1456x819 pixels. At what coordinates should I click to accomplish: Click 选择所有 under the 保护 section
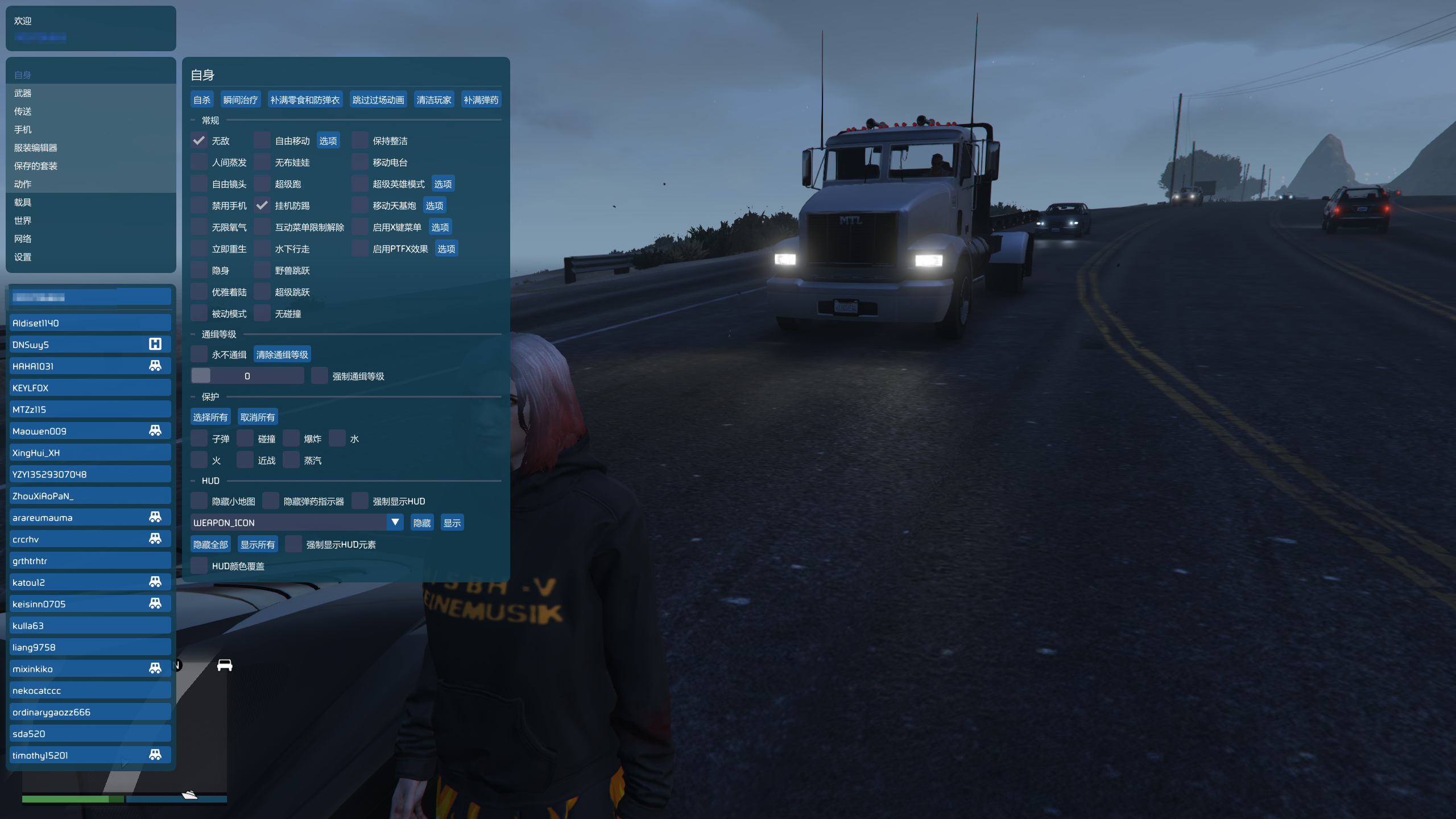click(x=210, y=416)
